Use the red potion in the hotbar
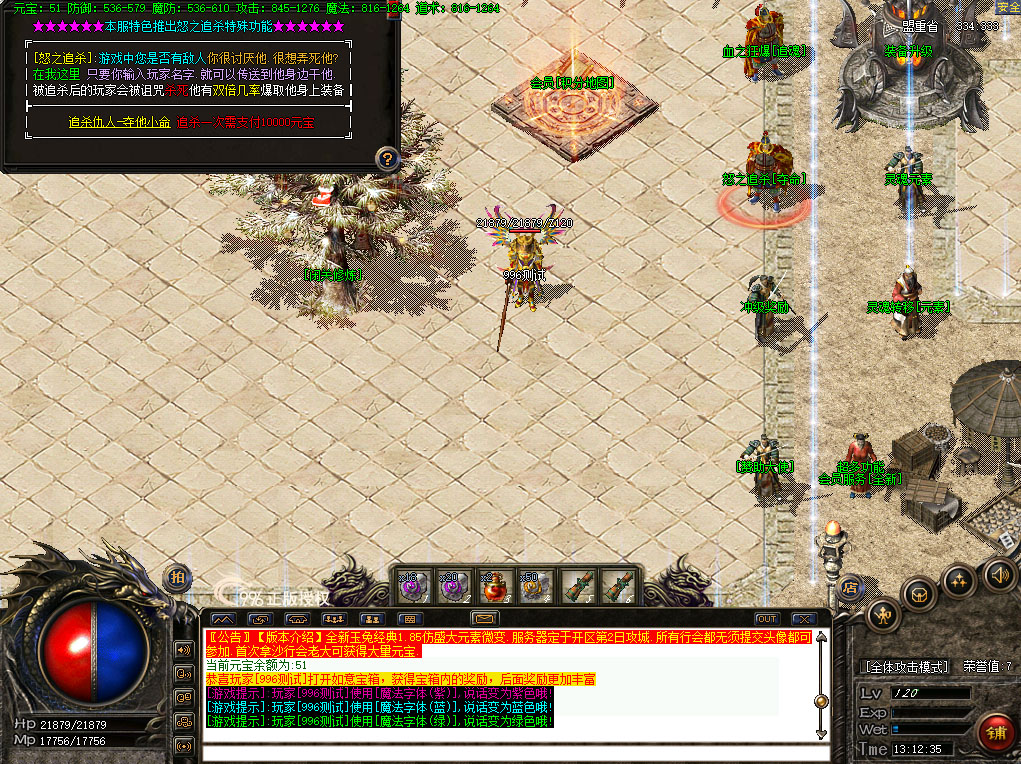The height and width of the screenshot is (764, 1021). tap(494, 586)
